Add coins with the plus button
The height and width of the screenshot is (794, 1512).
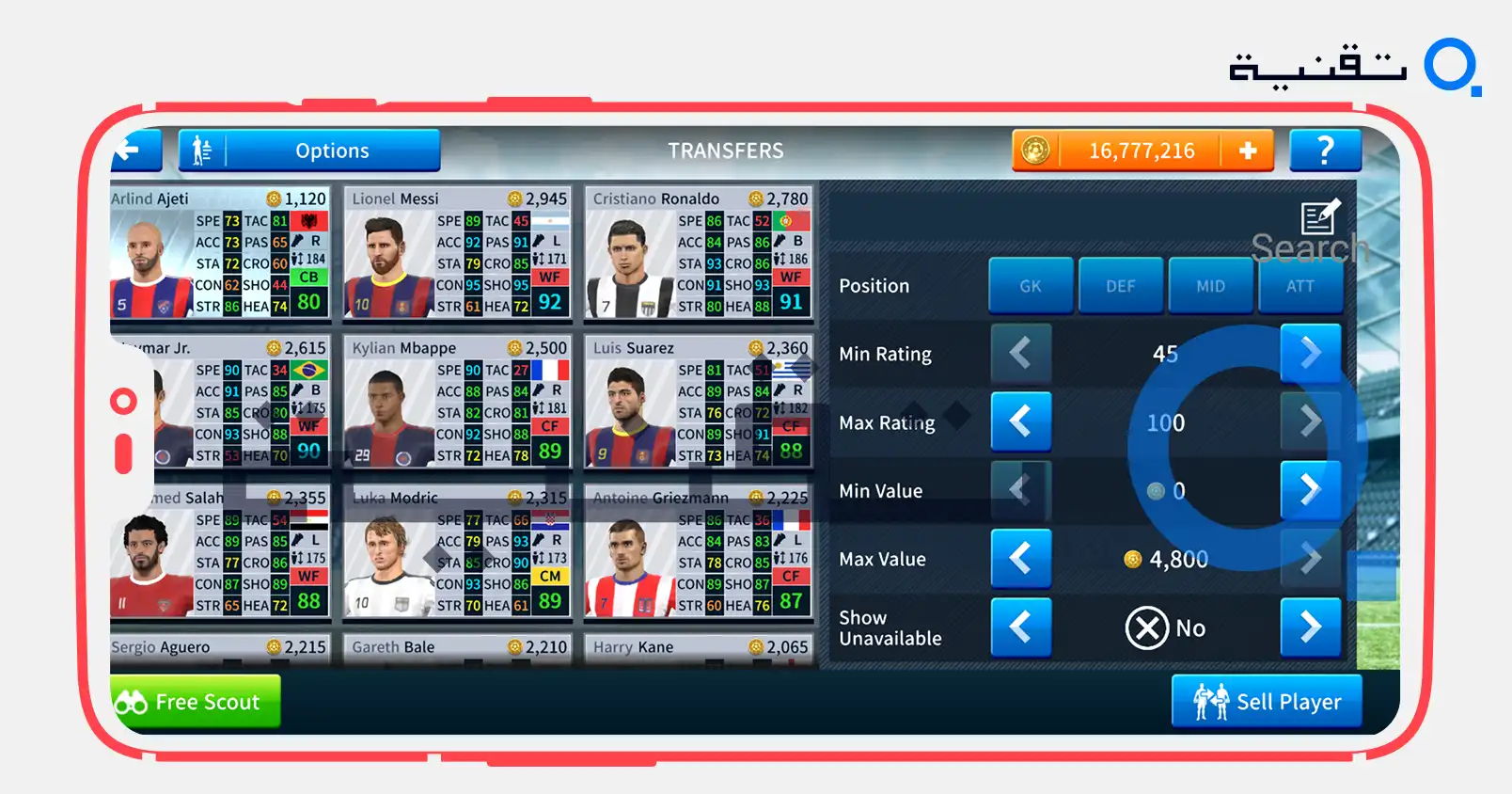1247,151
